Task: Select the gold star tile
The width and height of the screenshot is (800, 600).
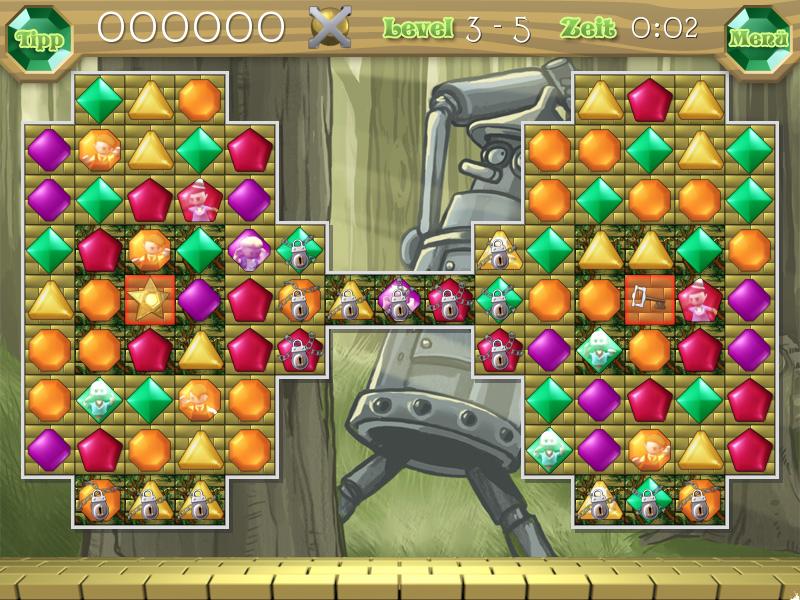Action: [150, 299]
